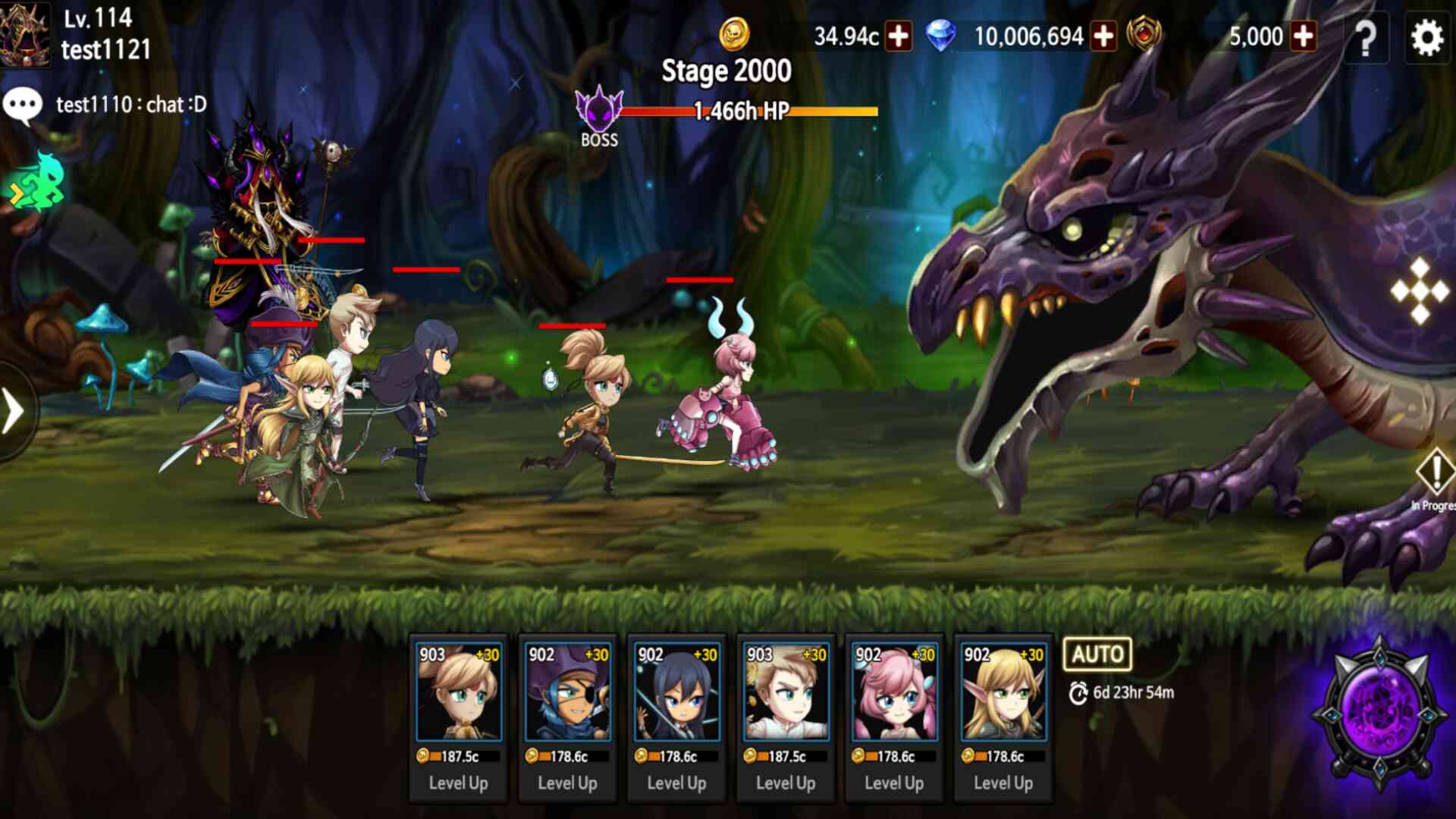Open the player profile avatar

coord(24,34)
